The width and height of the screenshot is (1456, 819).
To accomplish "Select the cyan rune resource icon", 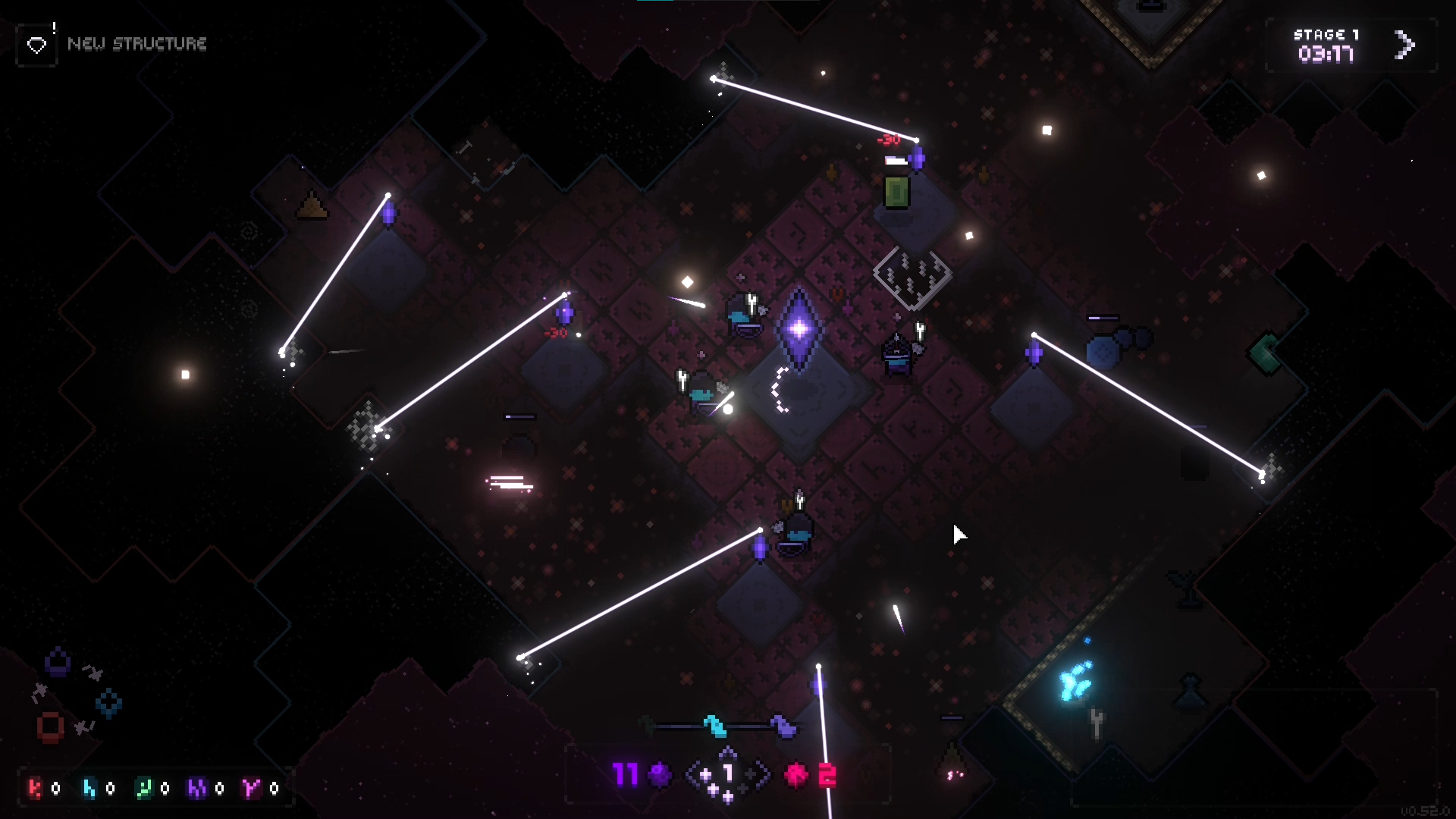I will [x=89, y=788].
